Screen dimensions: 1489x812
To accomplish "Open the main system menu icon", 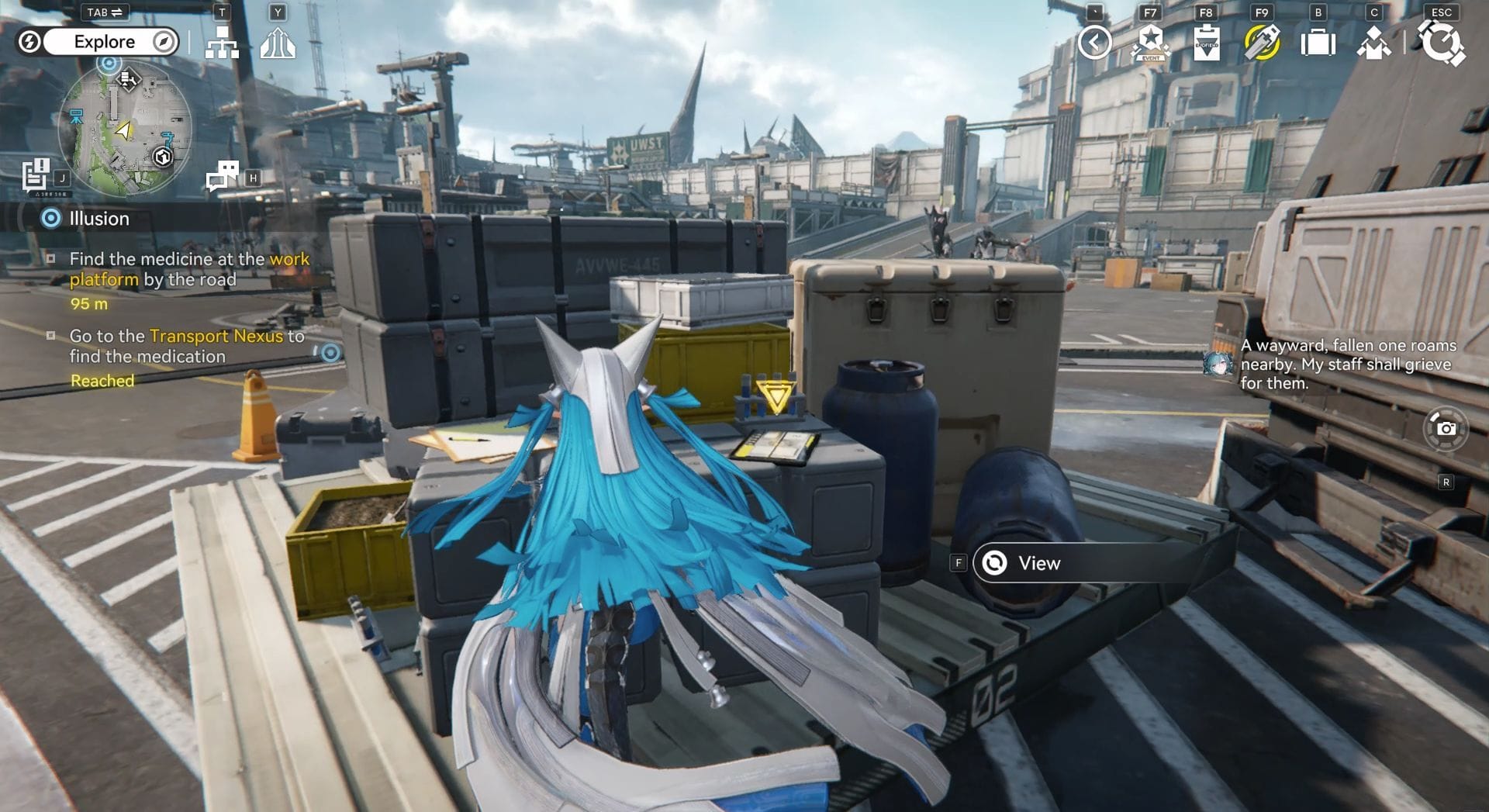I will click(x=1441, y=43).
